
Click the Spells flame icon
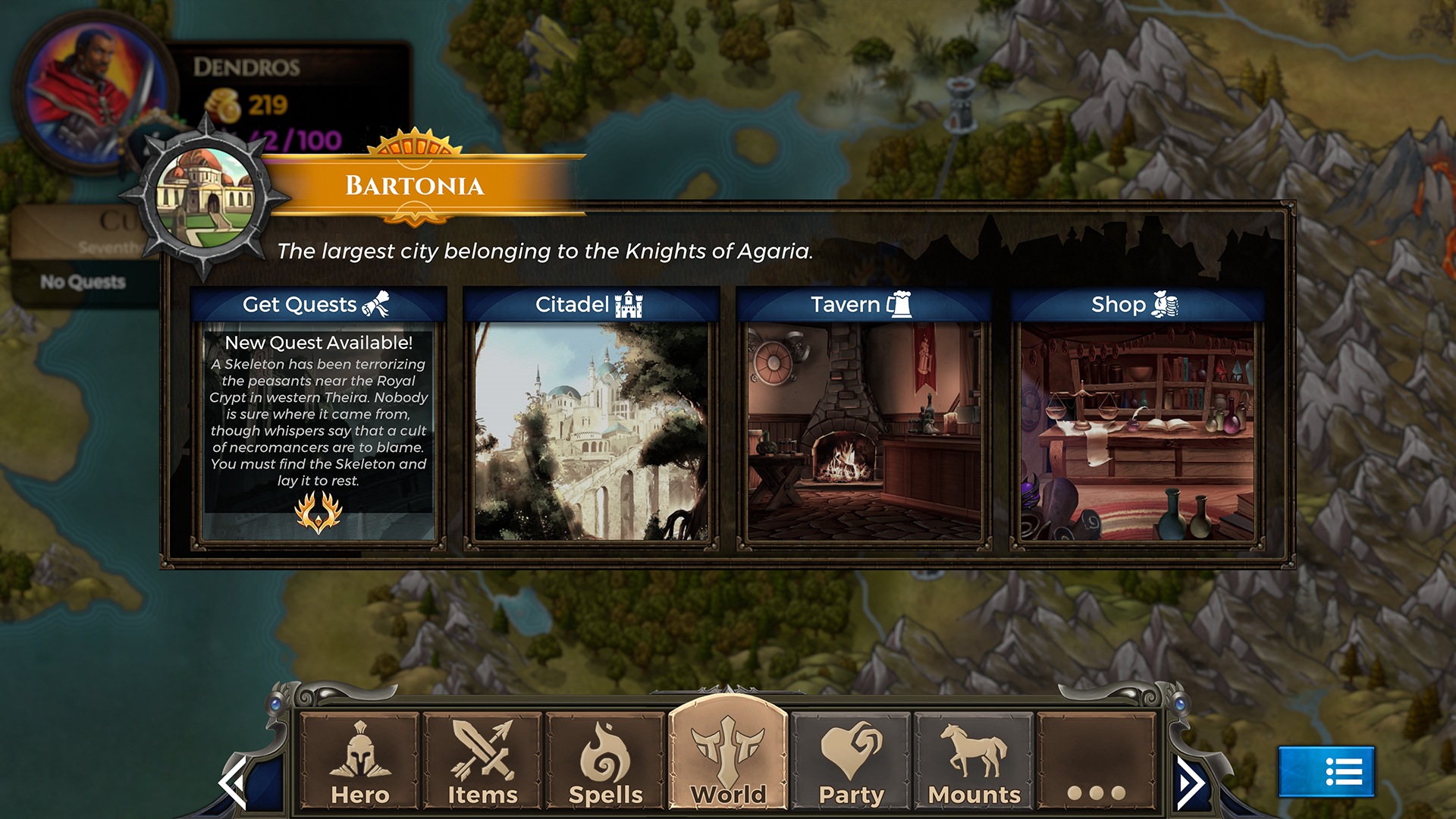pos(603,753)
